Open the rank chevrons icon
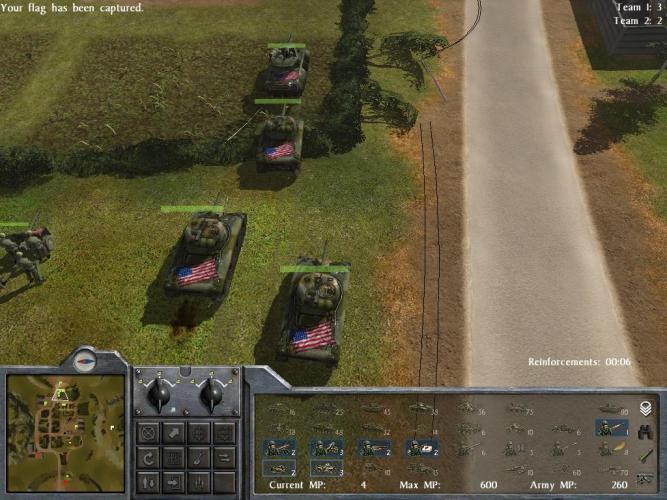 coord(645,408)
